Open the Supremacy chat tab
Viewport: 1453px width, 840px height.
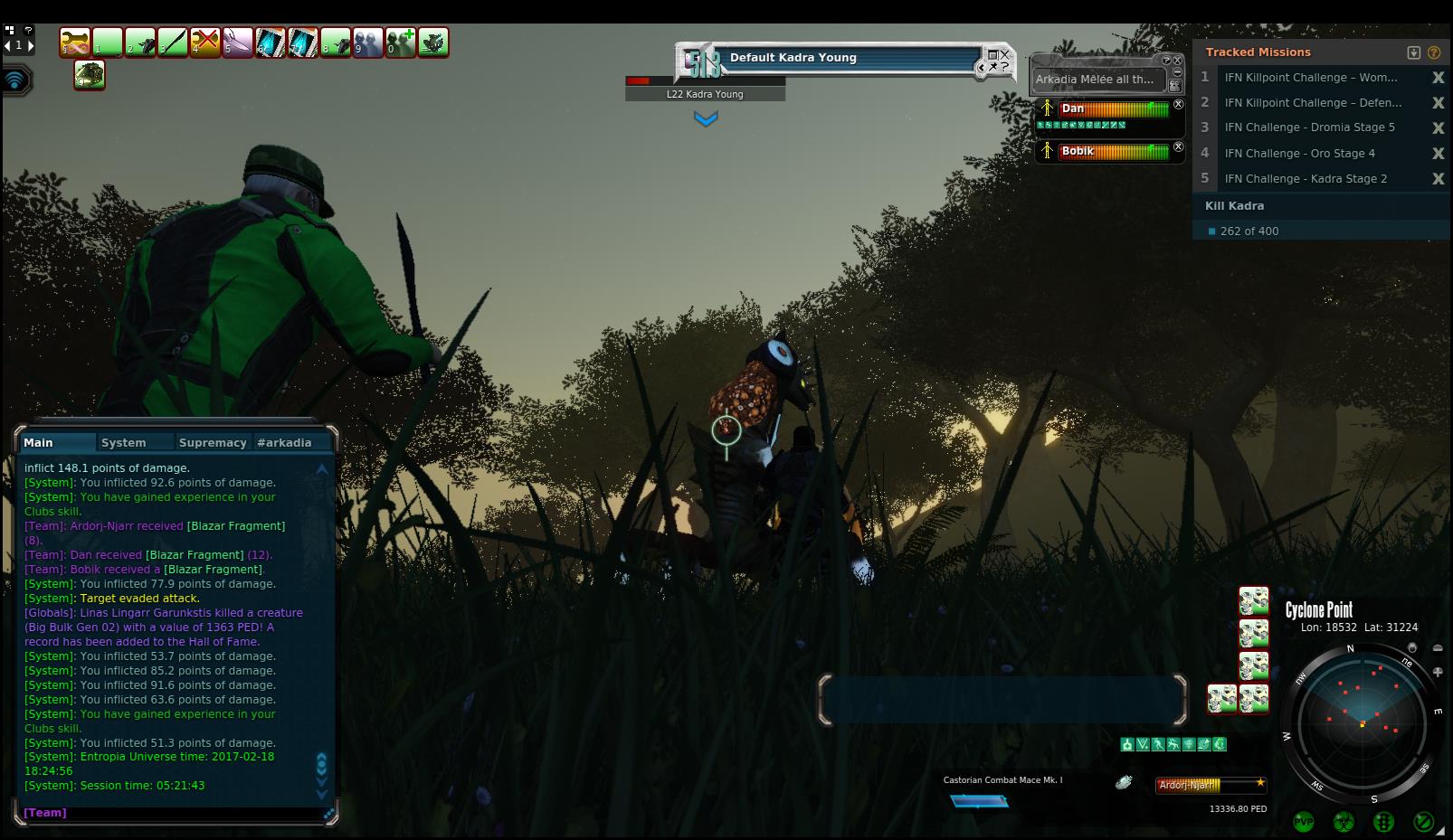tap(213, 442)
